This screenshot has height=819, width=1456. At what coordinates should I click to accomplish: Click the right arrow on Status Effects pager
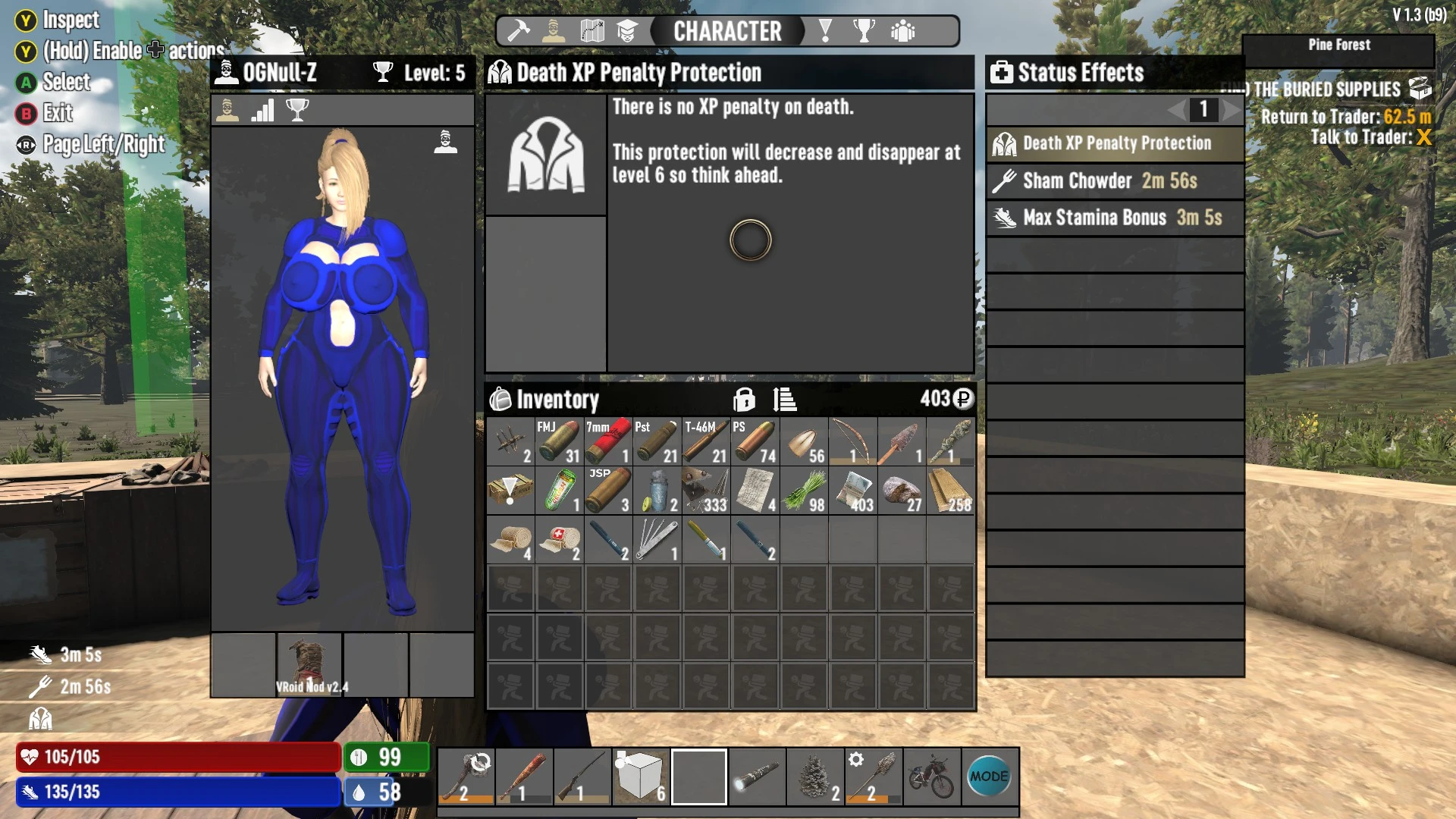[x=1230, y=111]
